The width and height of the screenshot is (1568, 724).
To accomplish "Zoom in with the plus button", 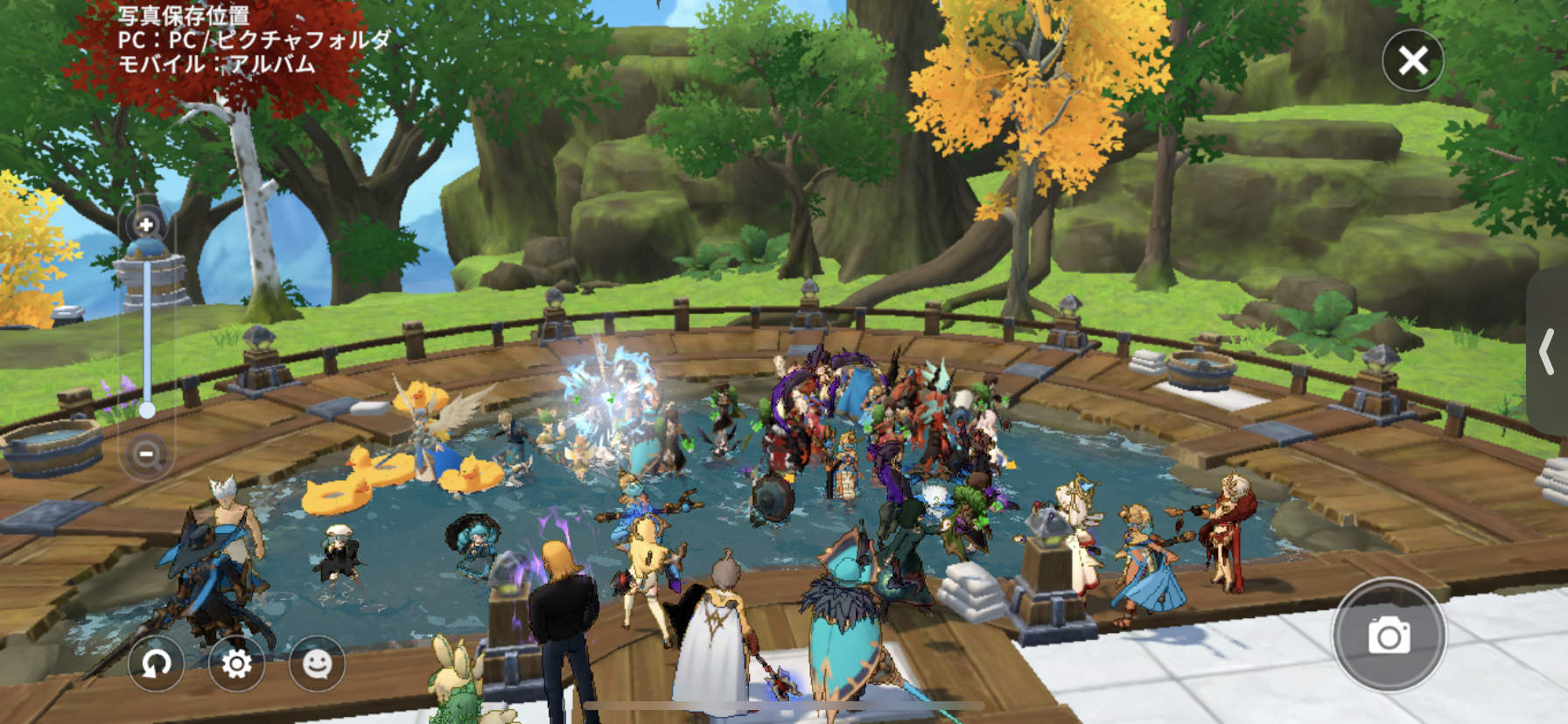I will 146,225.
